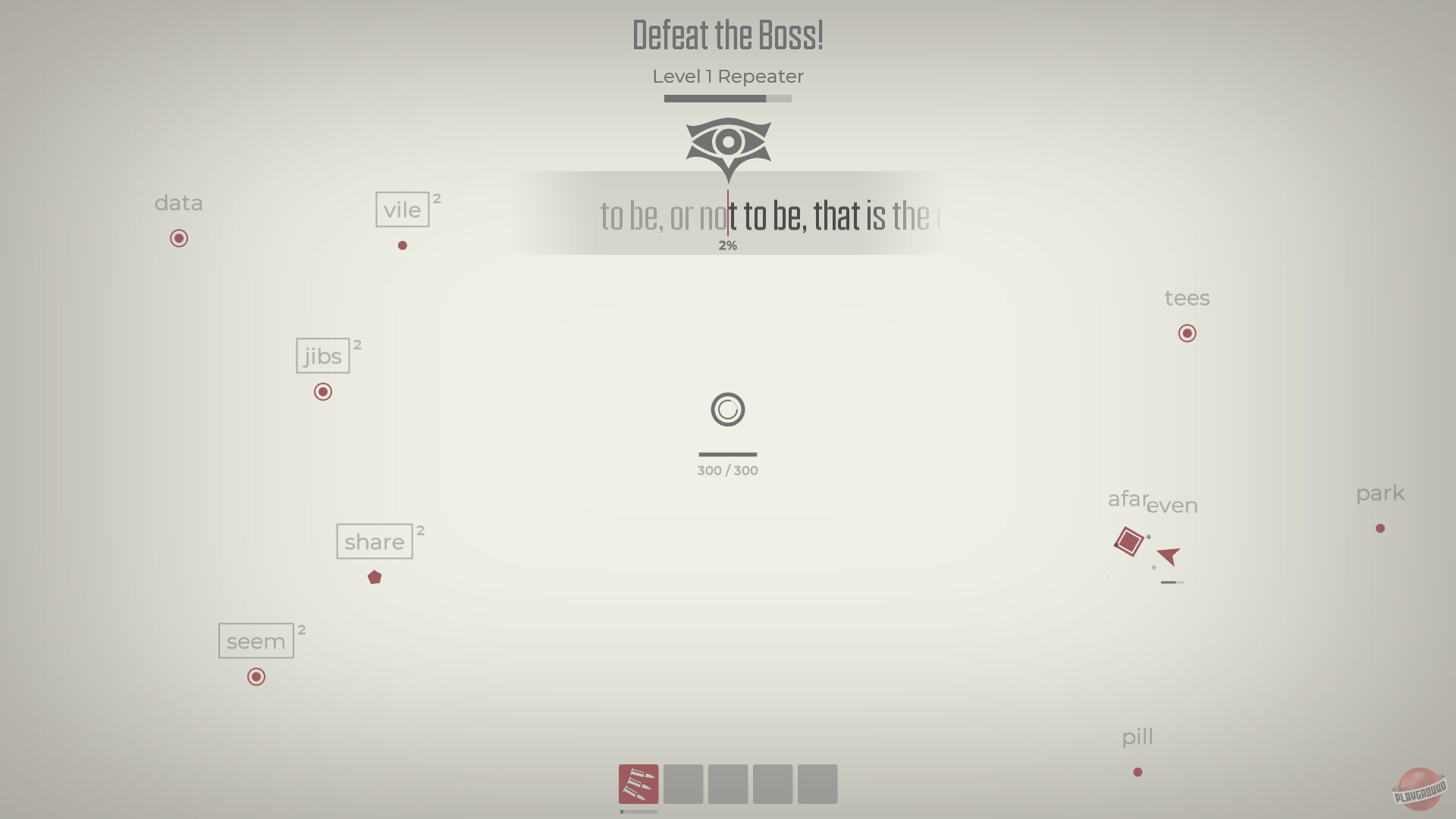Screen dimensions: 1456x819
Task: Click the red diamond enemy near 'afar'
Action: [x=1128, y=541]
